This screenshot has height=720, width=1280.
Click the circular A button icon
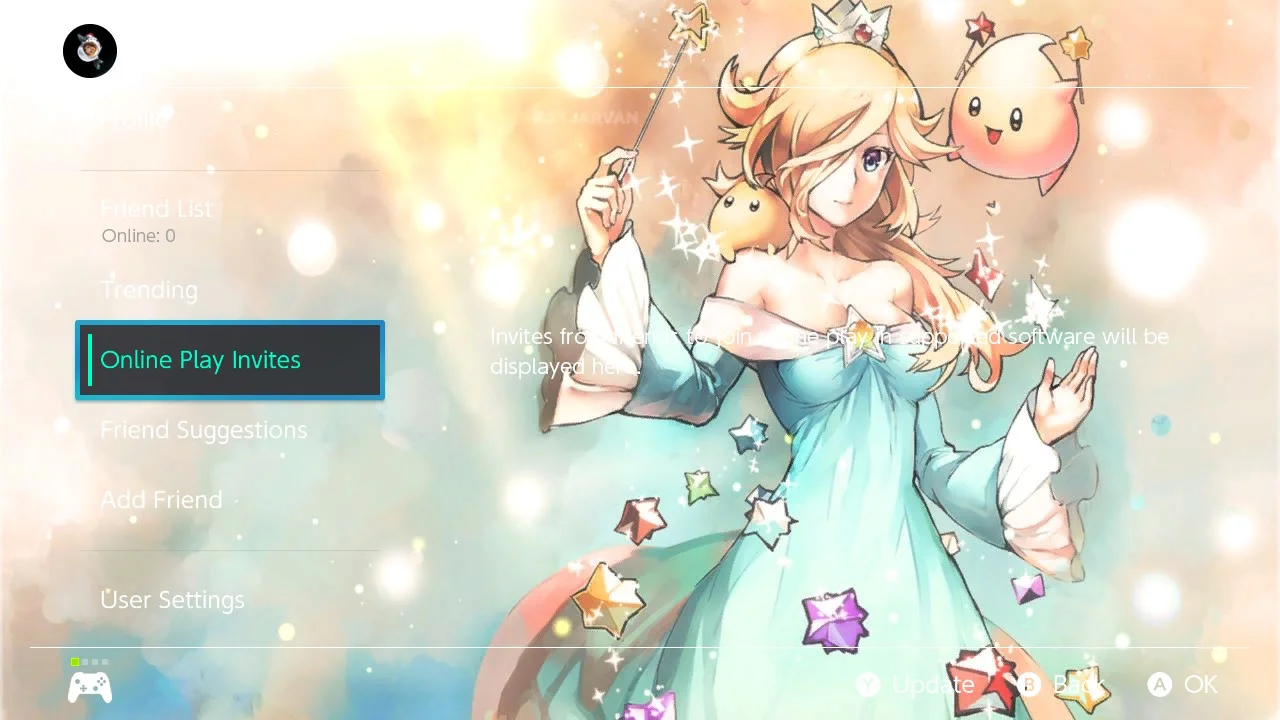click(x=1159, y=685)
